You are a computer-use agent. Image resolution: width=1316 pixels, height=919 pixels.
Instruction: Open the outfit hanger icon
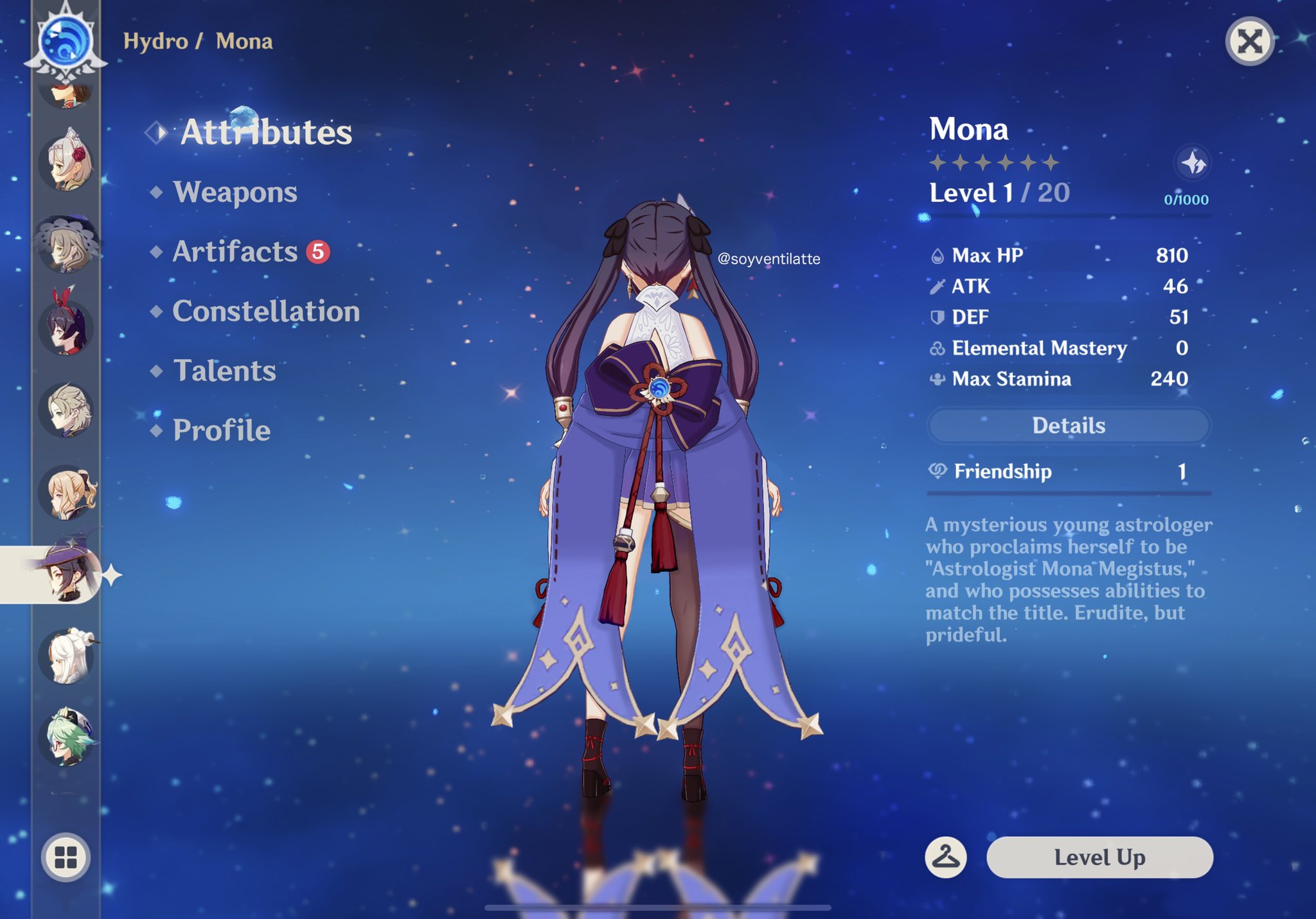tap(945, 857)
